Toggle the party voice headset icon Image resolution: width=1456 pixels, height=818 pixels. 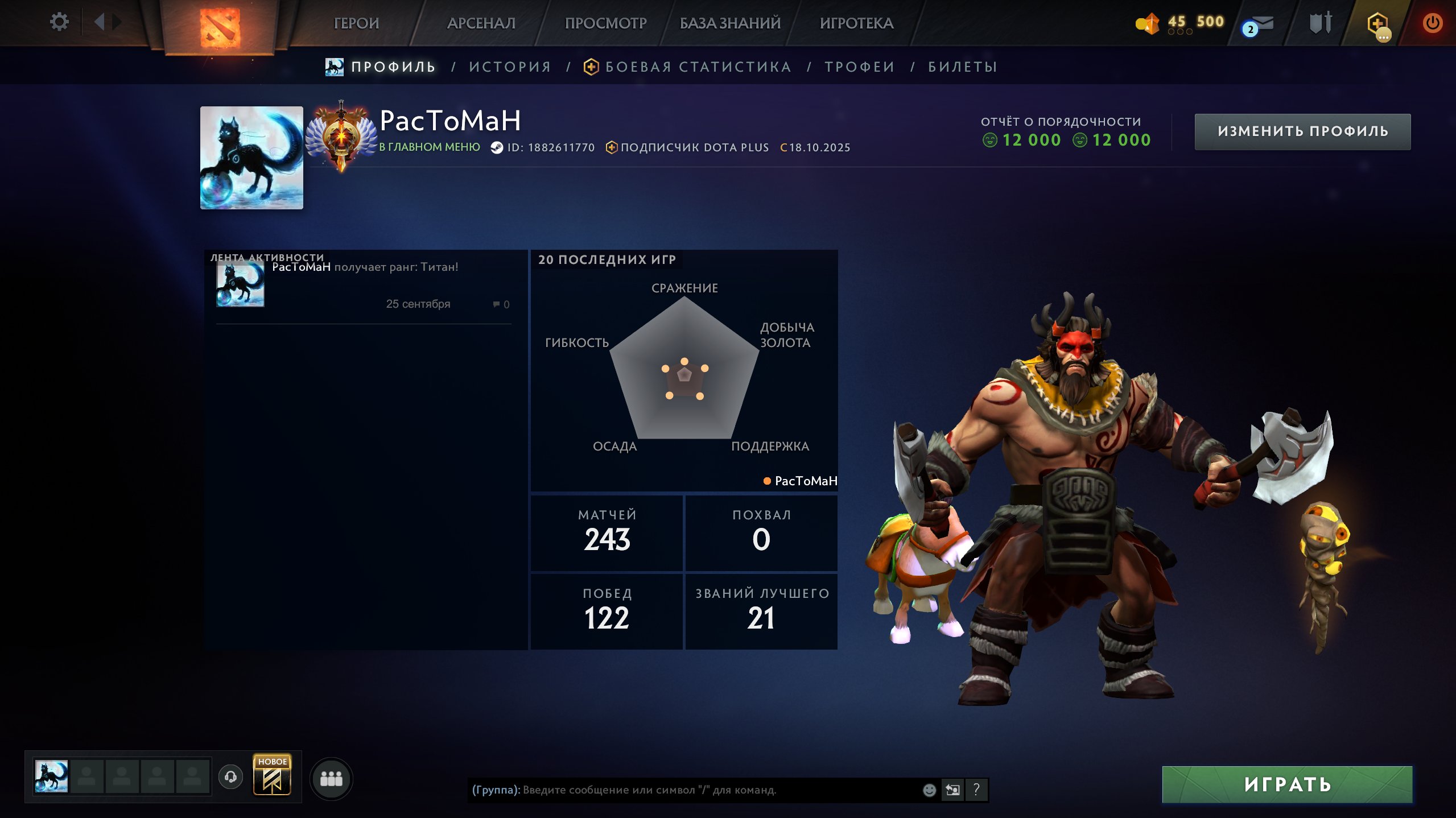230,776
